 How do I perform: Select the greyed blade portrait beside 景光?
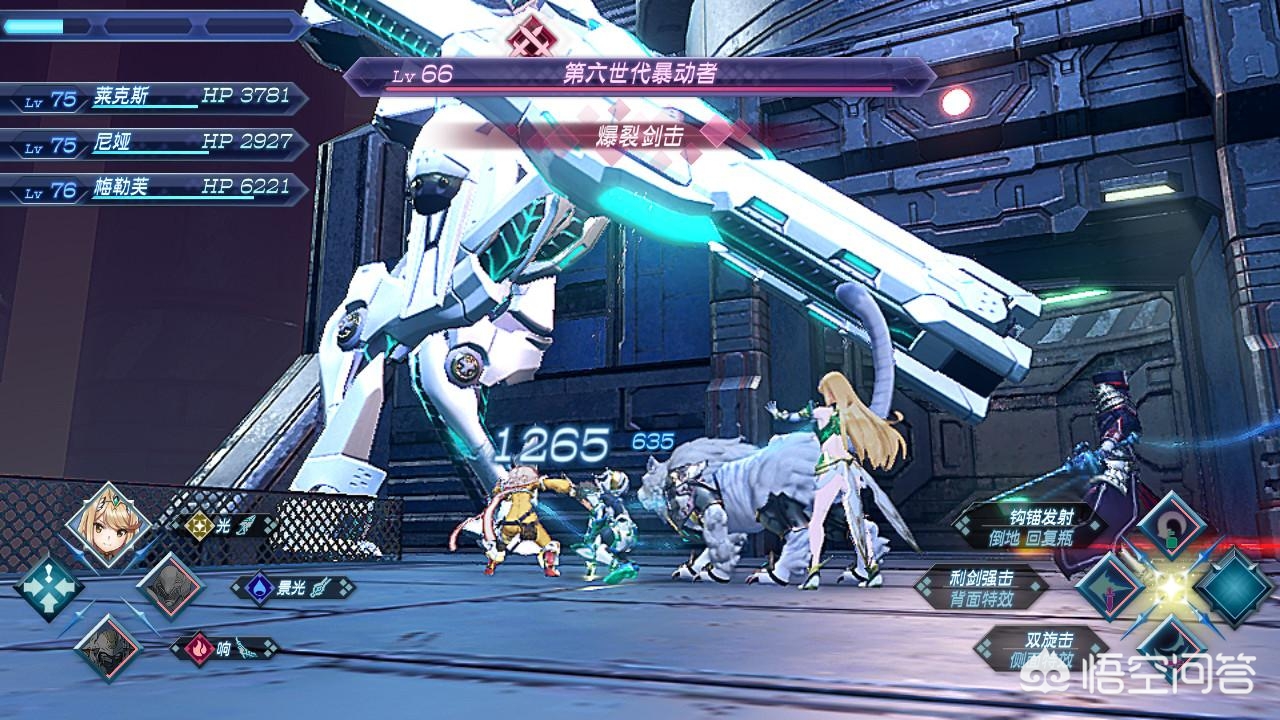point(170,587)
